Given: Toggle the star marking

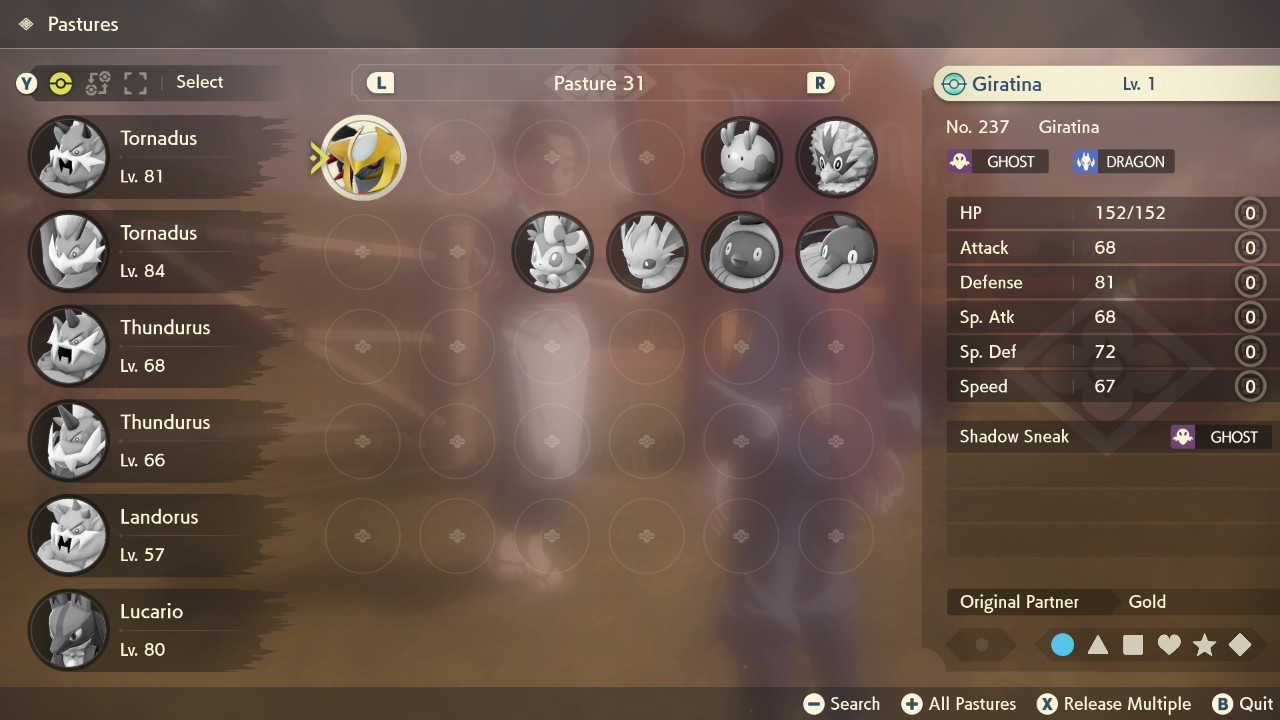Looking at the screenshot, I should (x=1204, y=645).
